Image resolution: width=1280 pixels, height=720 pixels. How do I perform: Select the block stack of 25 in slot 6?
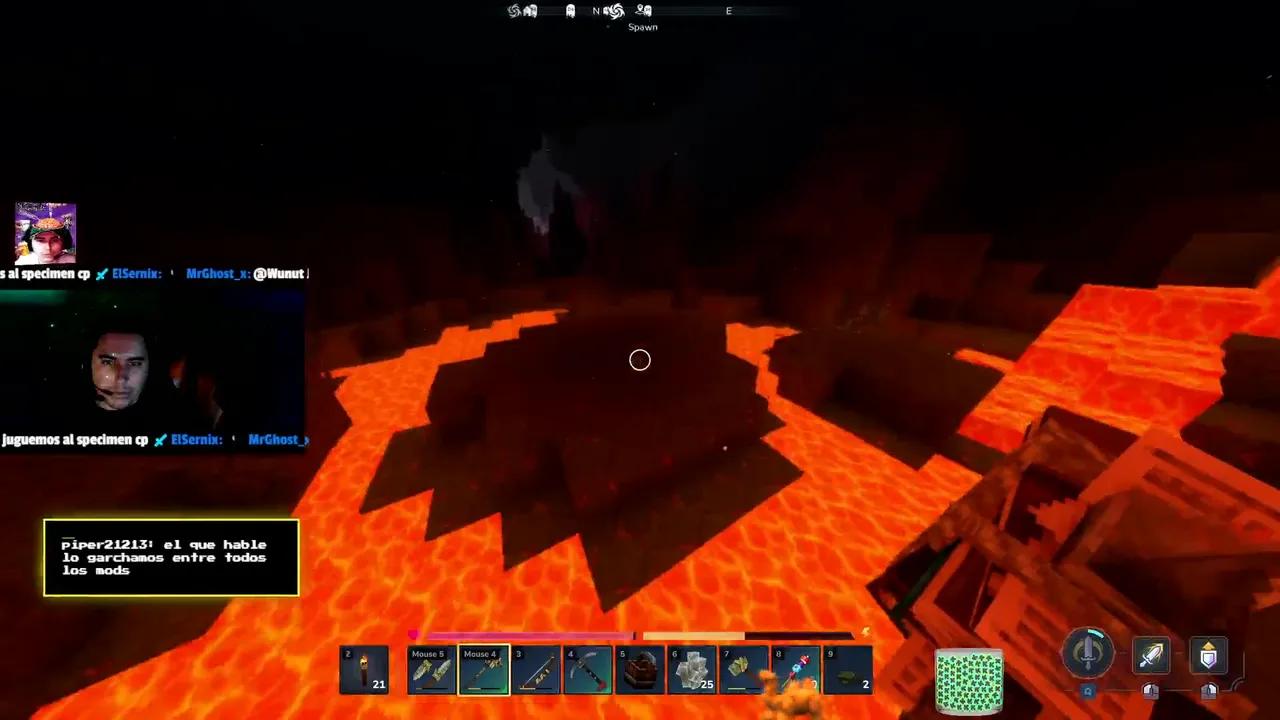692,669
